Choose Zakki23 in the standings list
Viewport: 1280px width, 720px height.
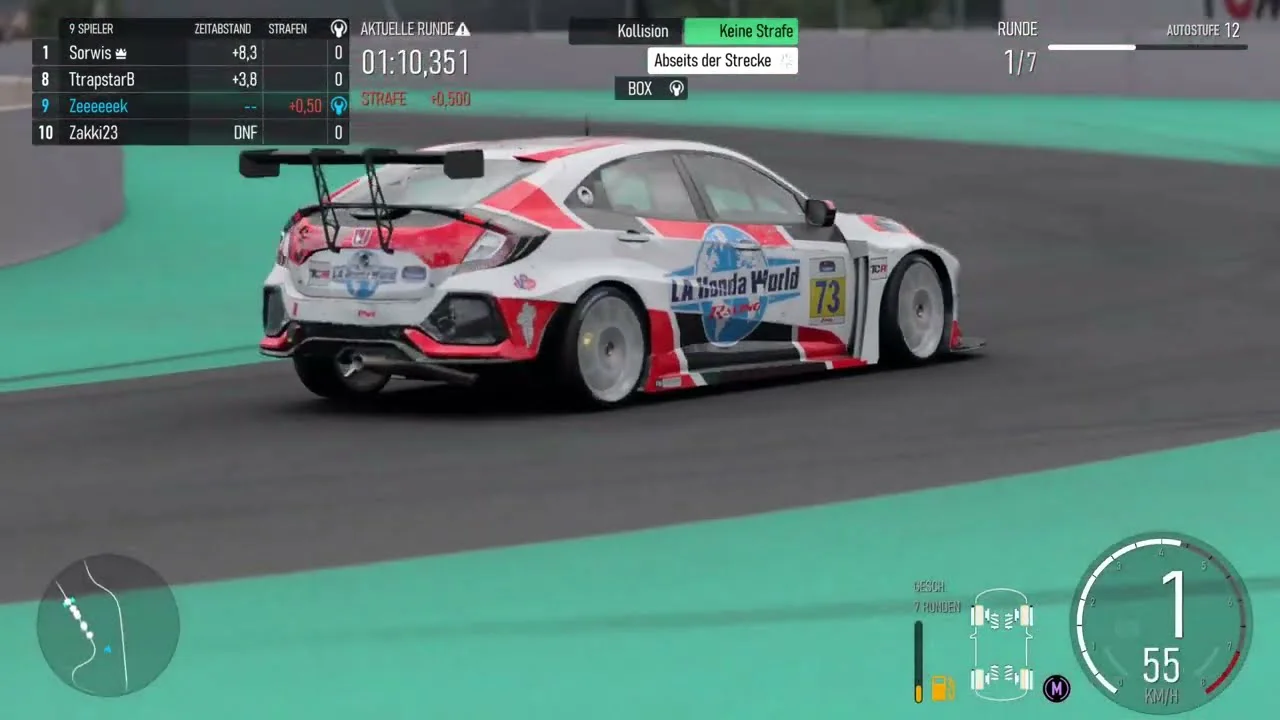click(x=93, y=132)
